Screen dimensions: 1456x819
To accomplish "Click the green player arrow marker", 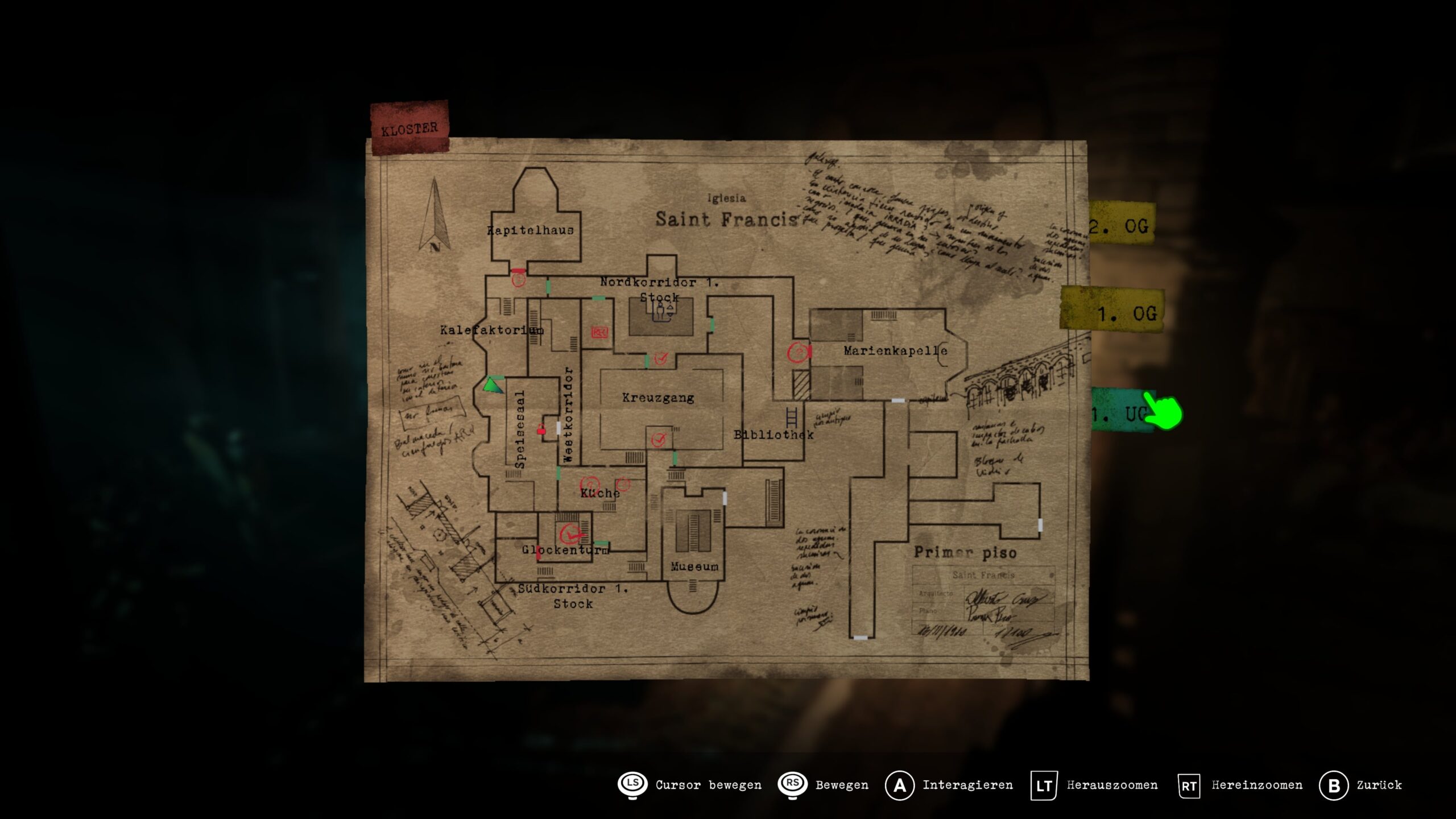I will [x=493, y=385].
